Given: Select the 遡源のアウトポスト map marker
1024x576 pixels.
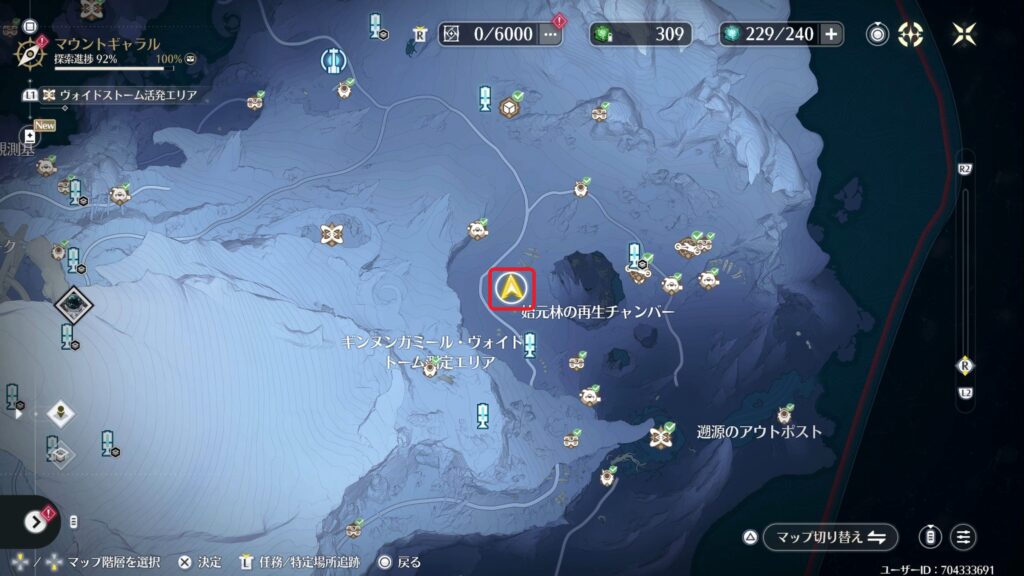Looking at the screenshot, I should coord(659,435).
